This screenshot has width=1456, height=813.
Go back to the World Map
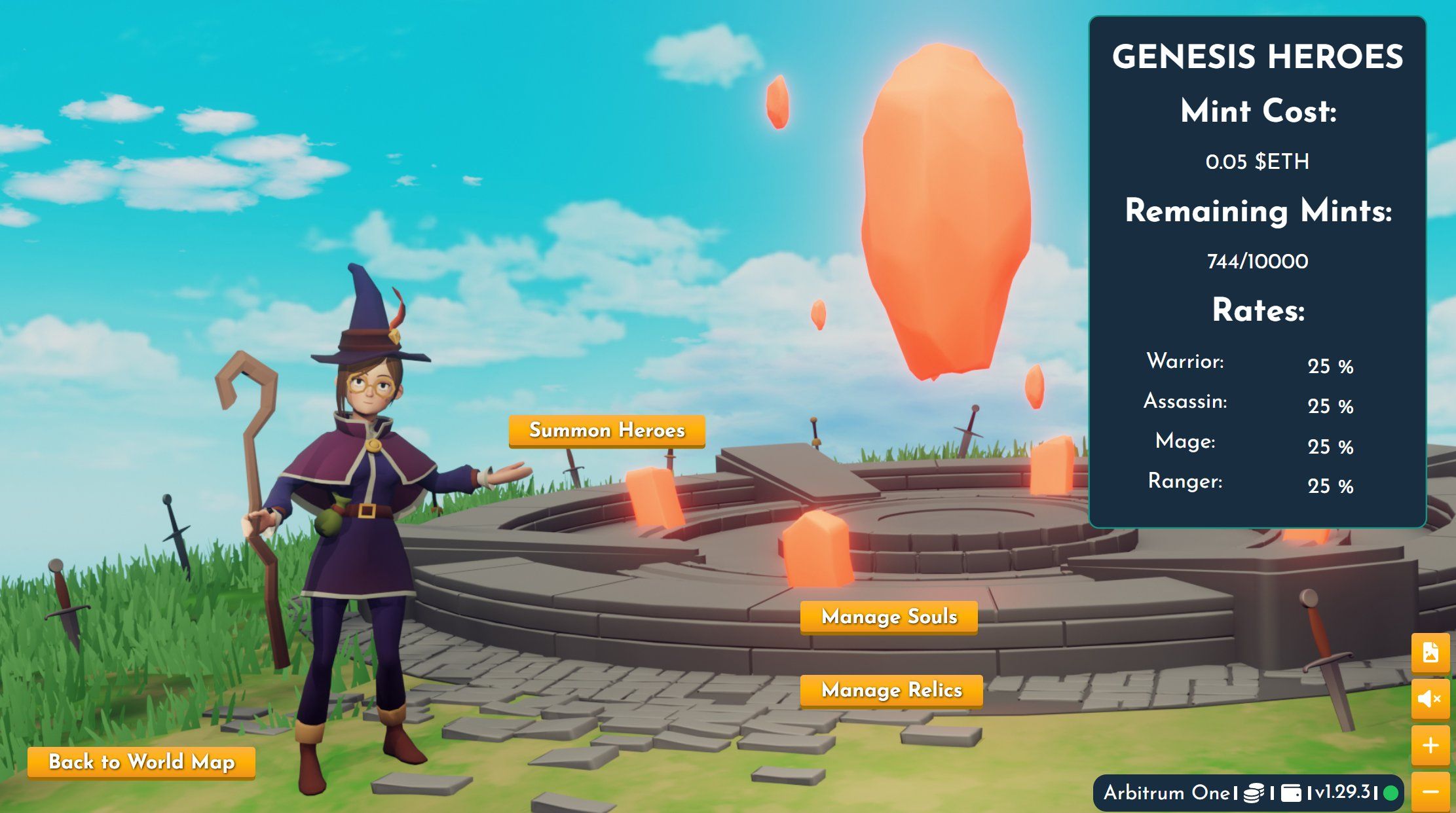click(x=141, y=763)
